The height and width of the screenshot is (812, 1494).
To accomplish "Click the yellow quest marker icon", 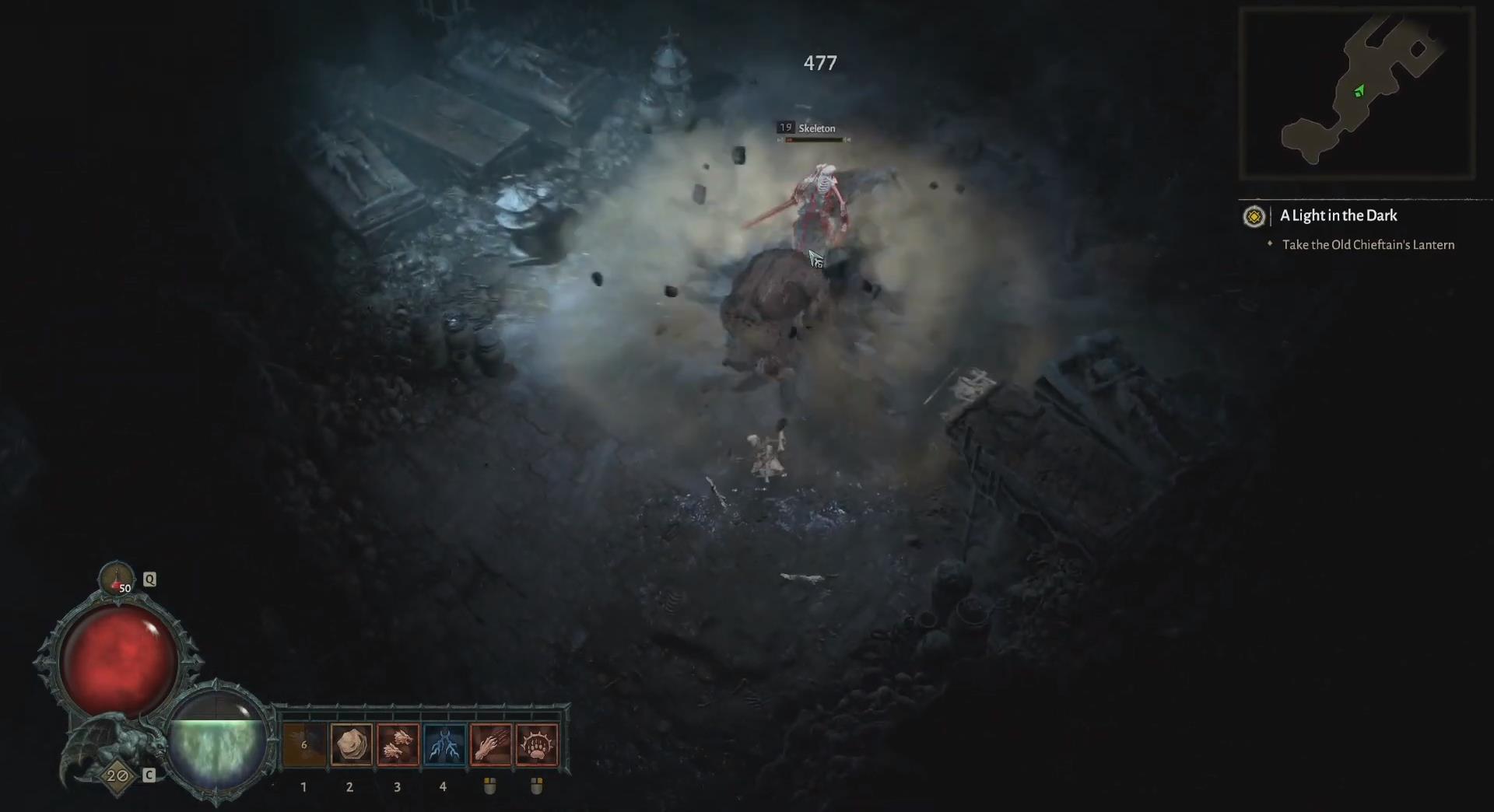I will pos(1254,216).
